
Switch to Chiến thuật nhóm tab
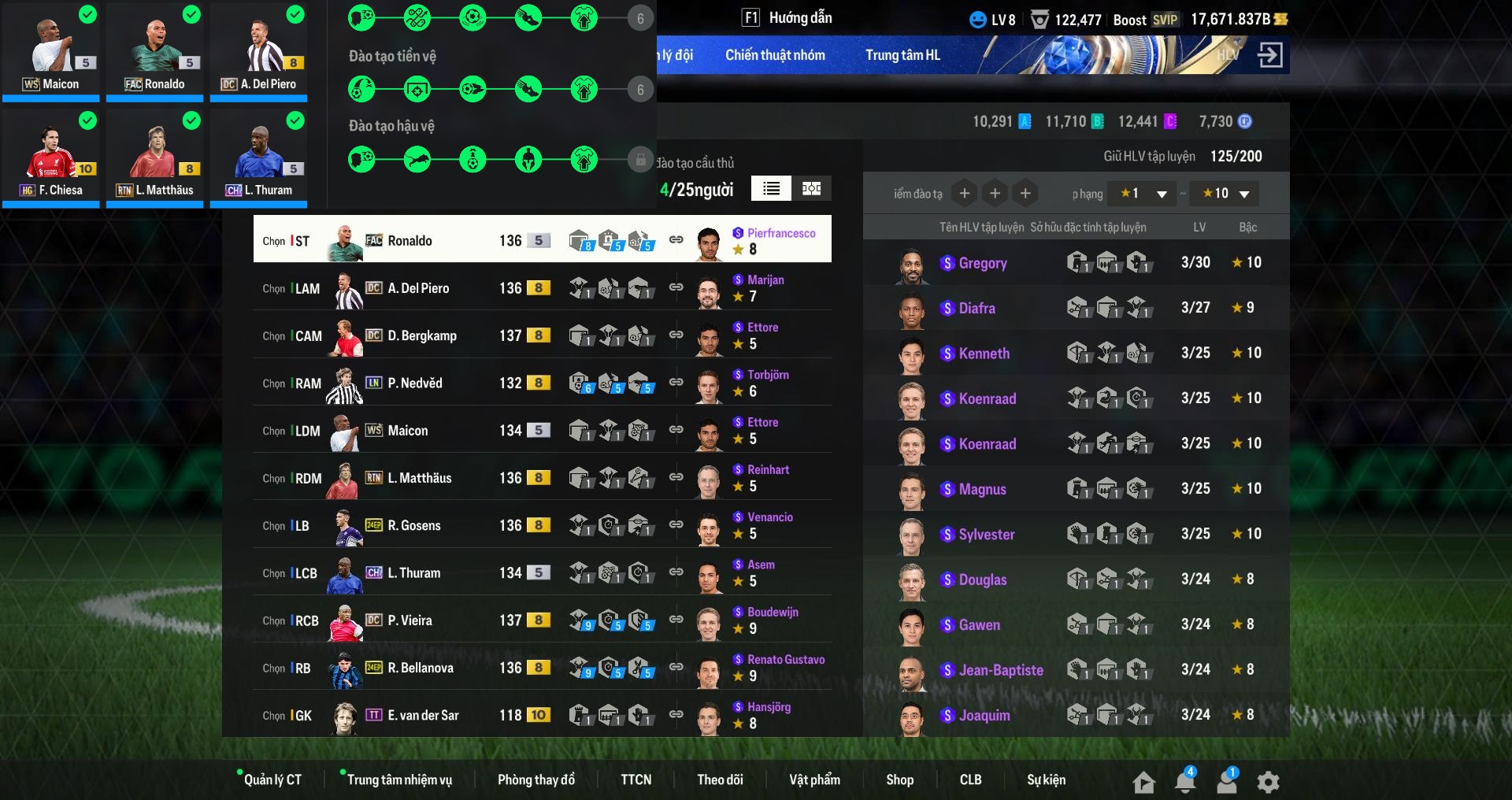tap(774, 55)
